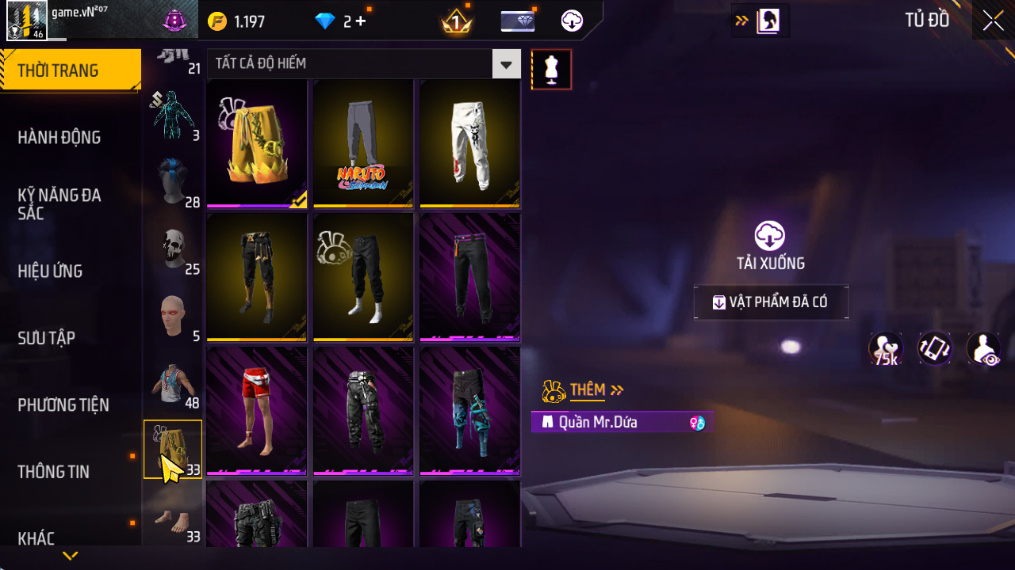Select the yellow Mr.Dứa shorts item

coord(257,143)
